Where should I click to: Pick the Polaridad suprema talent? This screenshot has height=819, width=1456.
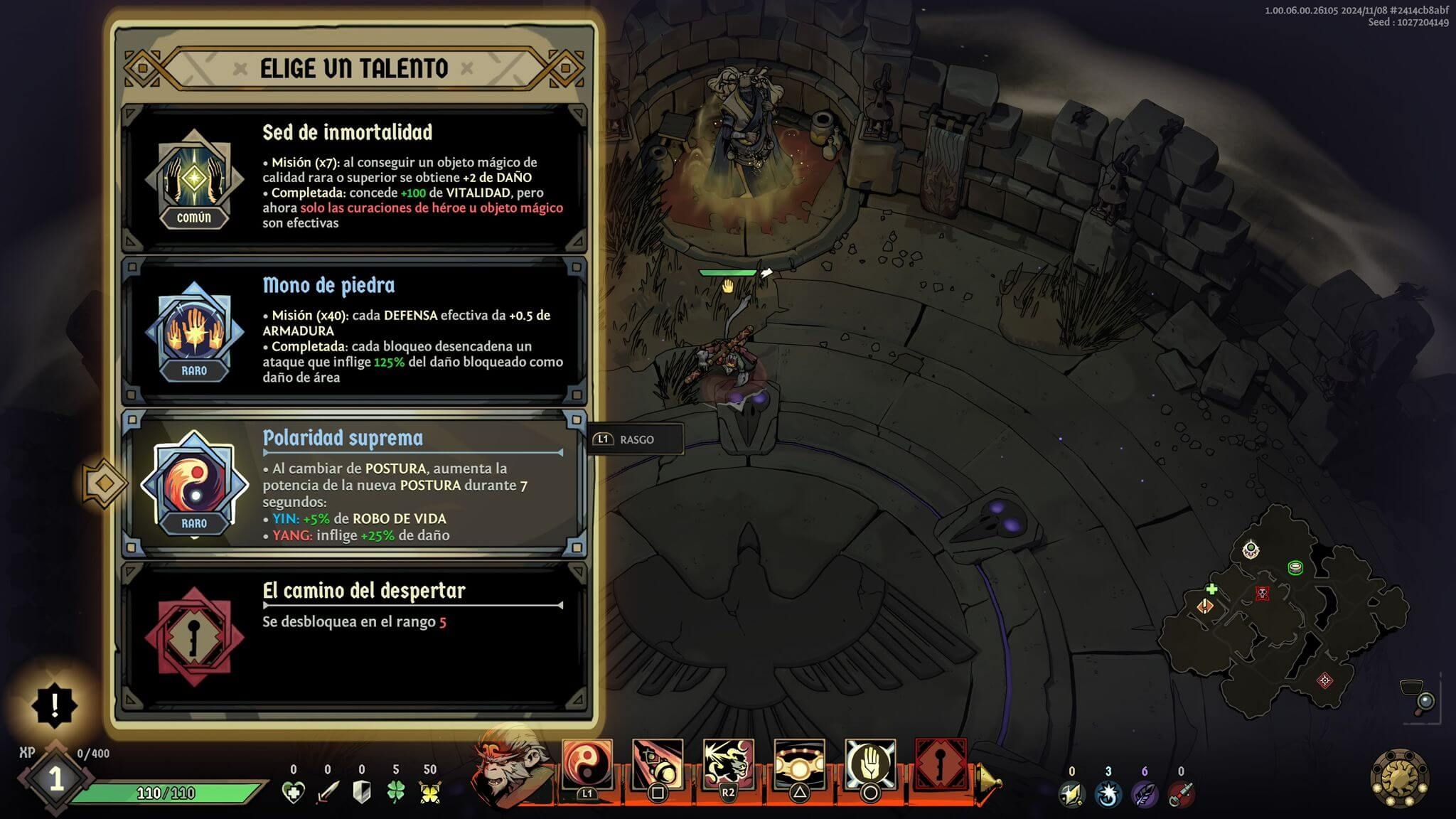354,484
